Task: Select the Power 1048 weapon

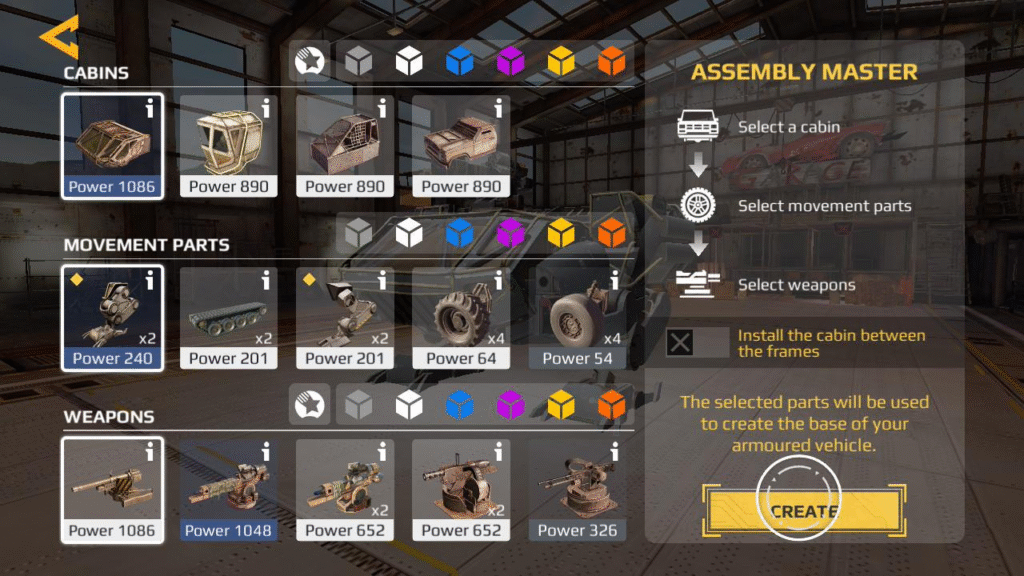Action: [x=228, y=490]
